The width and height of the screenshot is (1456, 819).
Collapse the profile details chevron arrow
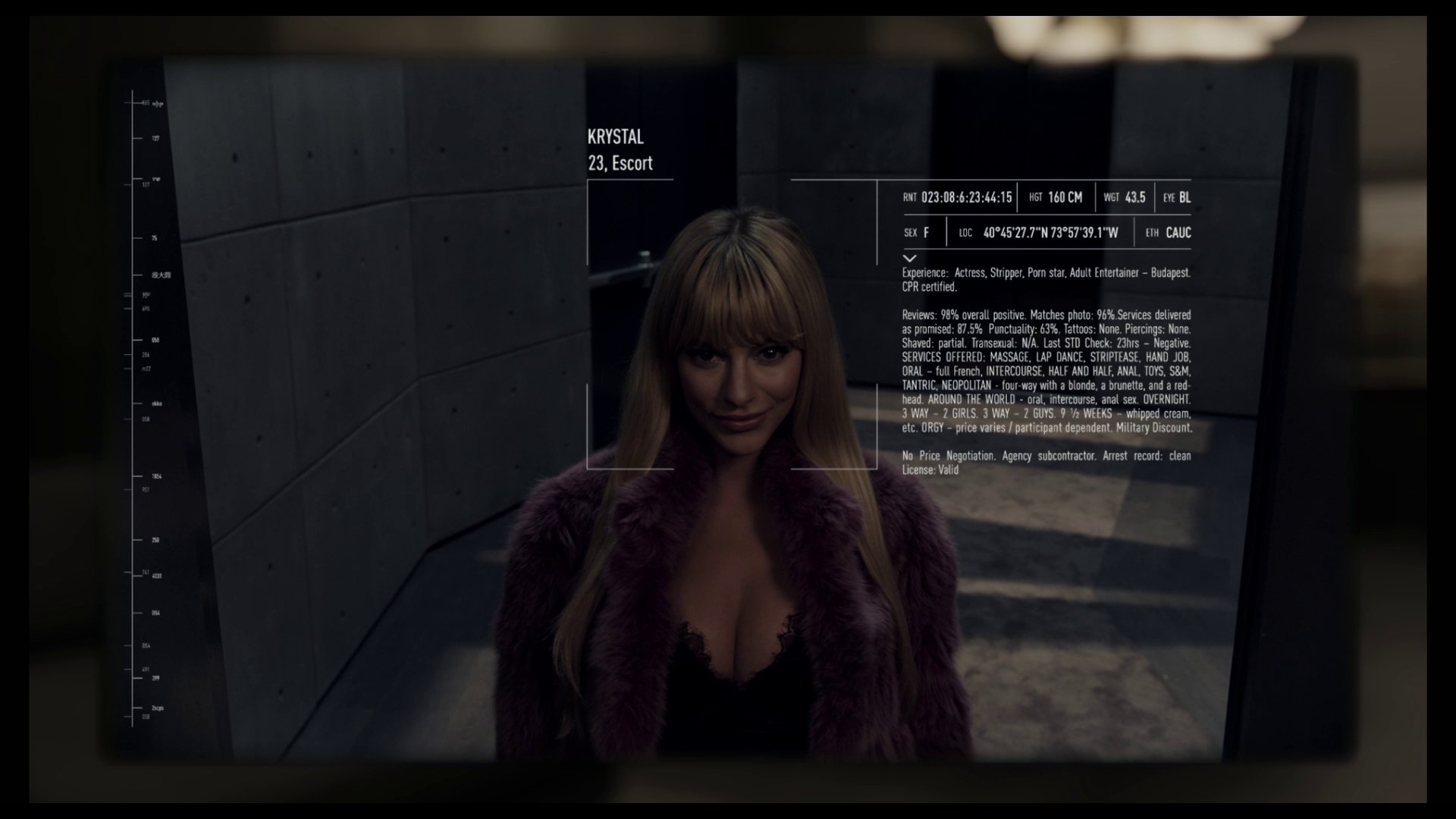(x=910, y=259)
